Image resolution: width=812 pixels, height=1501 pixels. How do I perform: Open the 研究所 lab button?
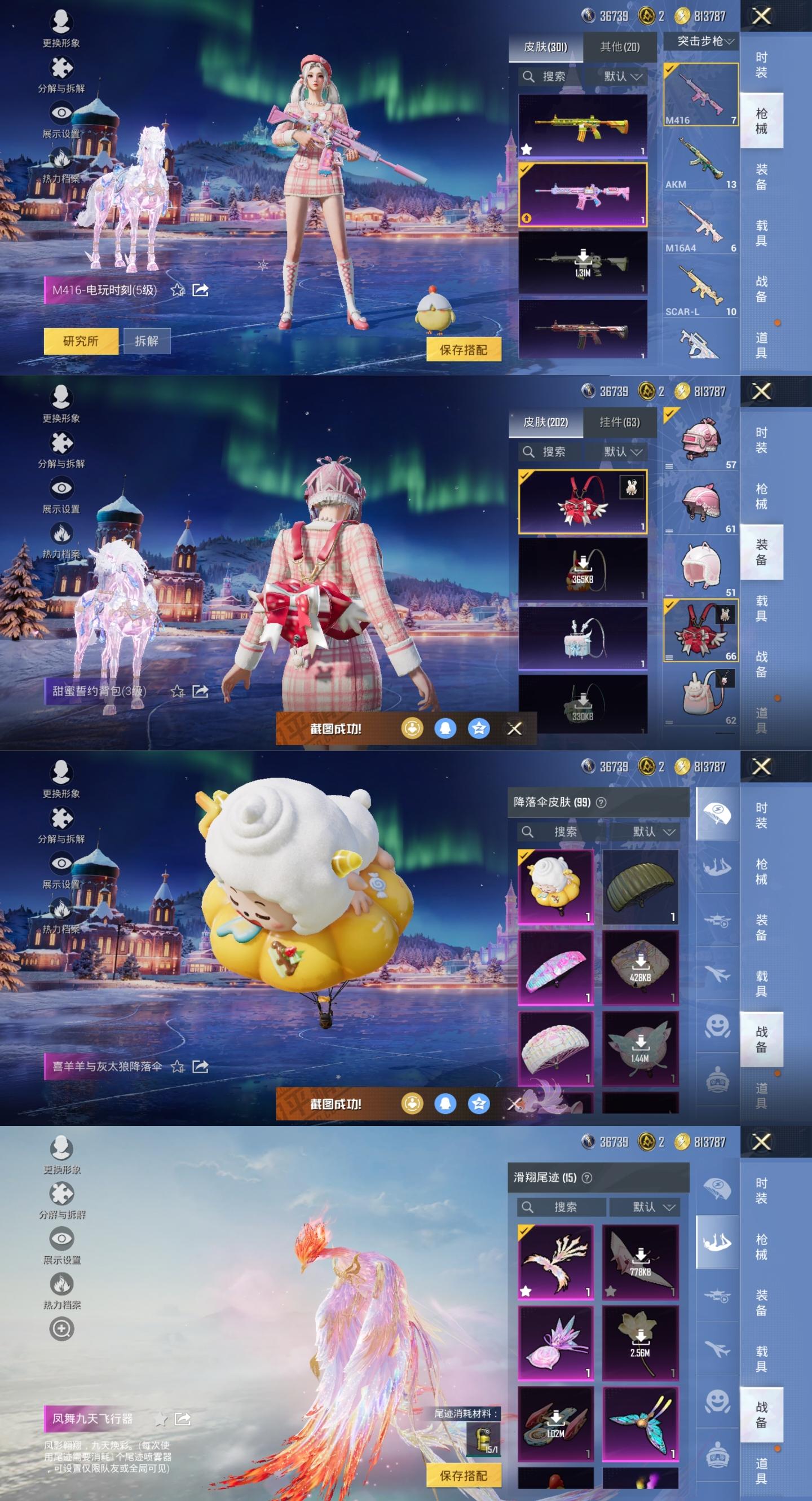[x=81, y=341]
